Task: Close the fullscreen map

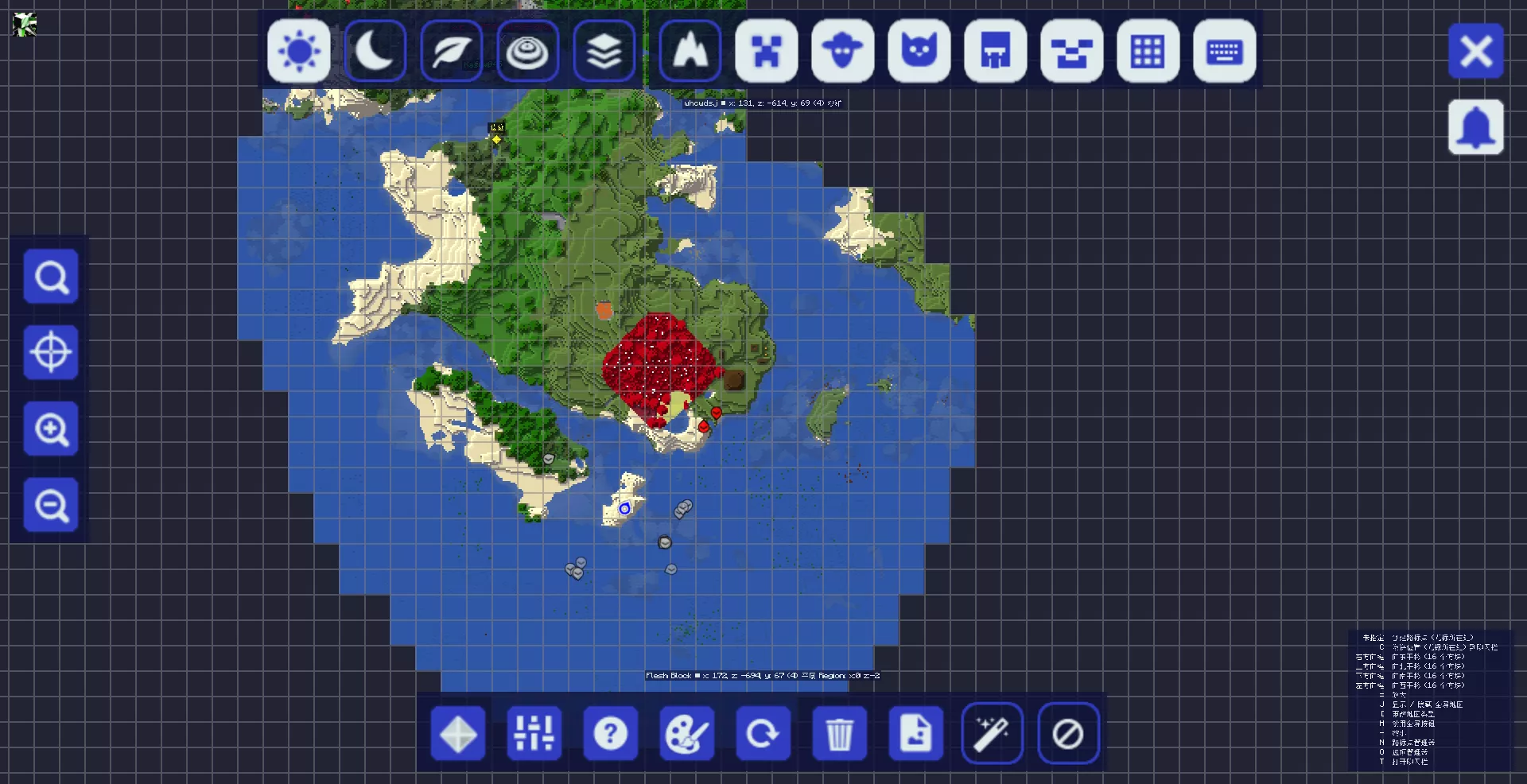Action: (1476, 52)
